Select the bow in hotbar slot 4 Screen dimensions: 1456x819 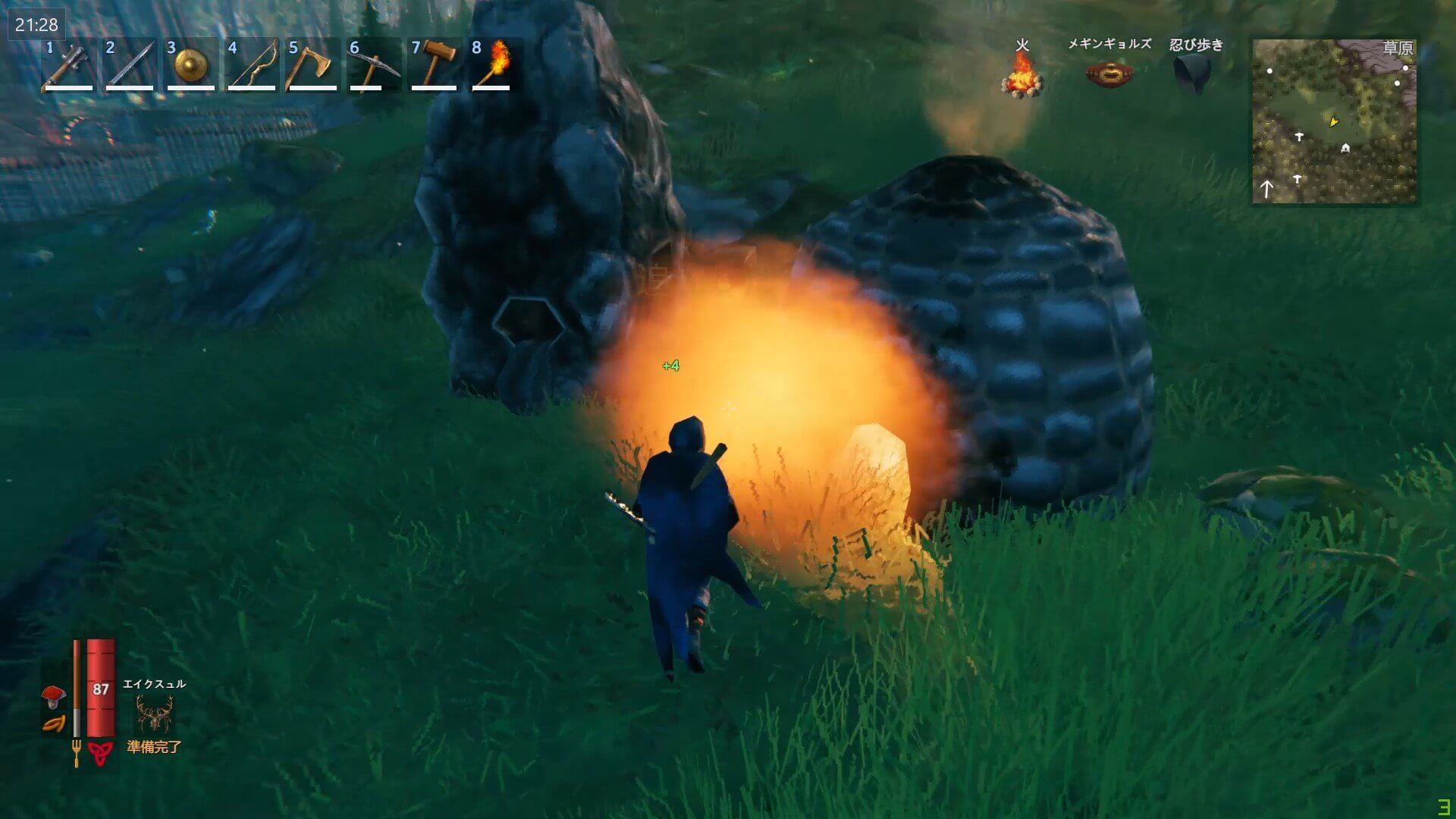[x=252, y=65]
